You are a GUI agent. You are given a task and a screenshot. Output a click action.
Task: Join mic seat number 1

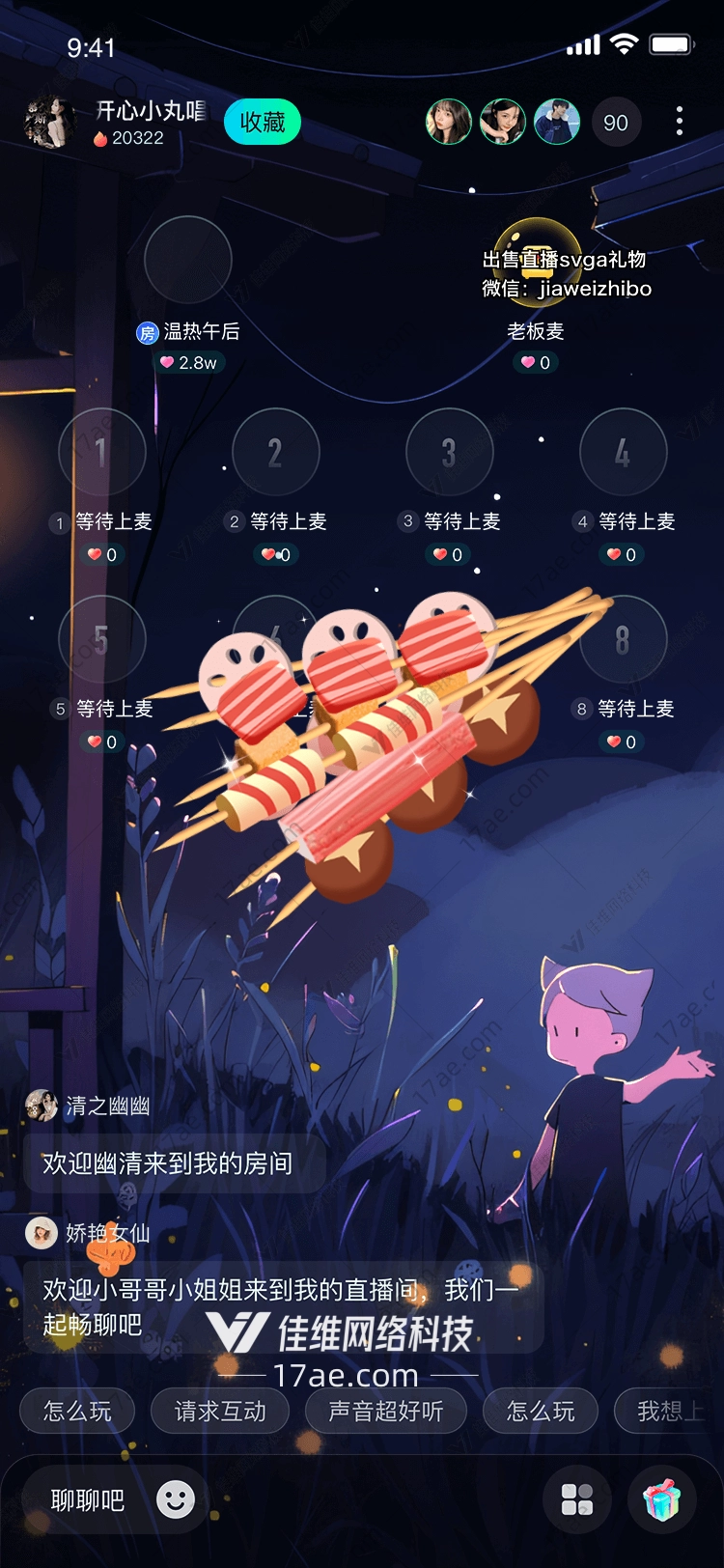tap(102, 452)
